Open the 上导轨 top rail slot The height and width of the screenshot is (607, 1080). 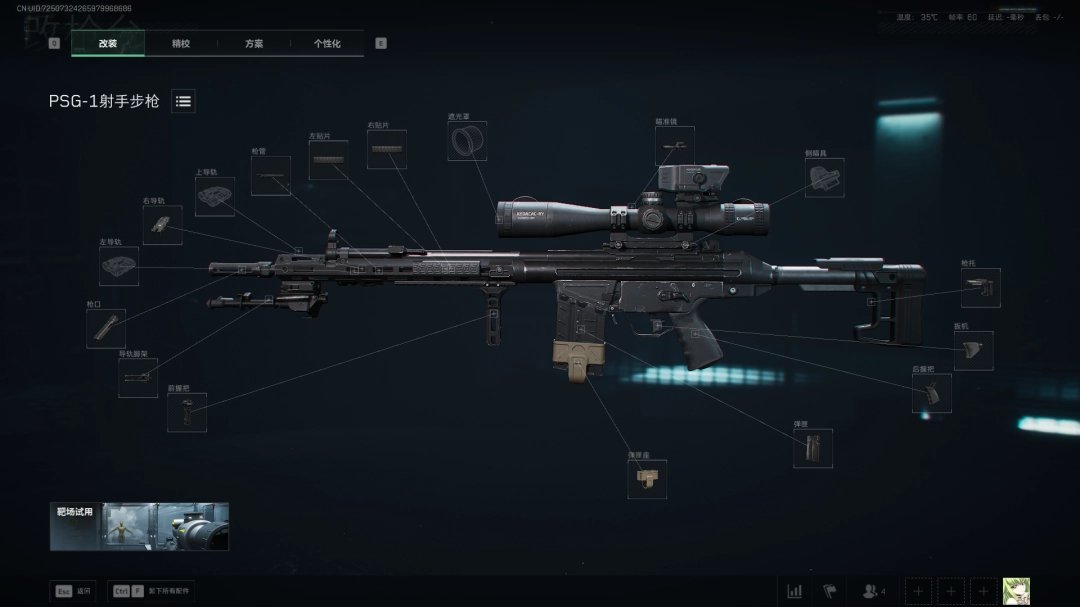point(214,197)
